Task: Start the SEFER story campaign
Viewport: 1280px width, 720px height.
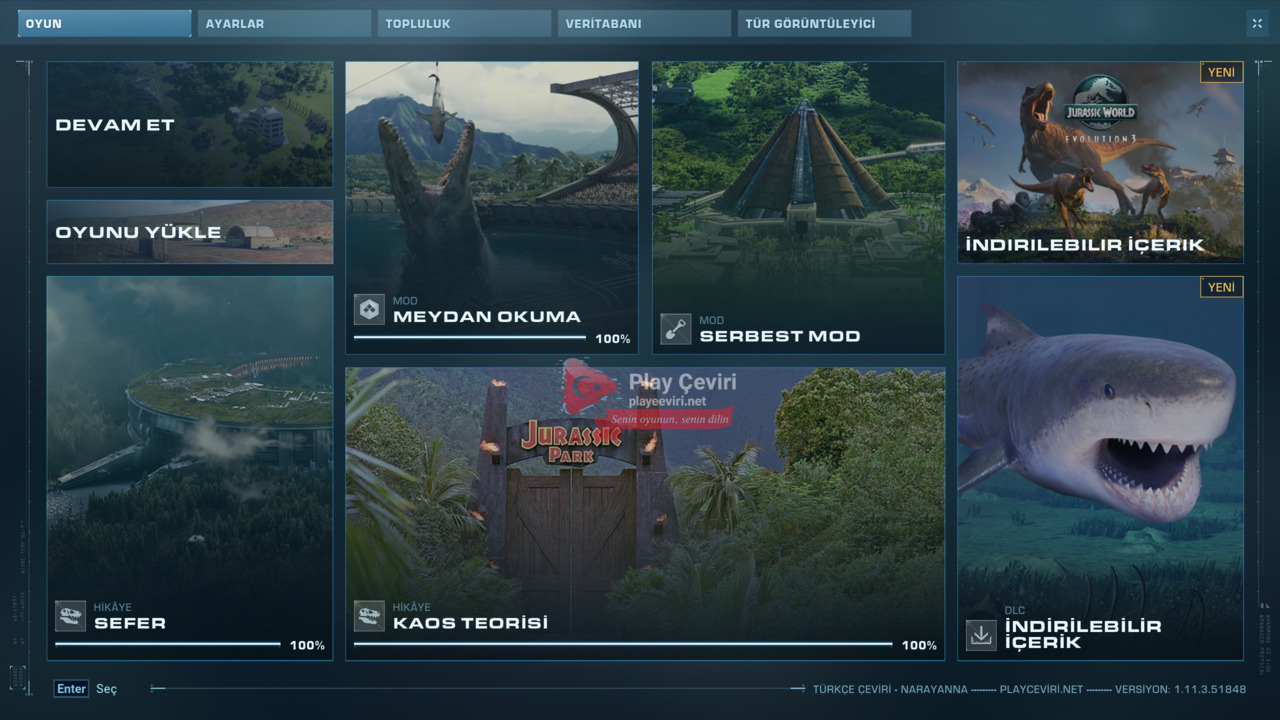Action: click(190, 468)
